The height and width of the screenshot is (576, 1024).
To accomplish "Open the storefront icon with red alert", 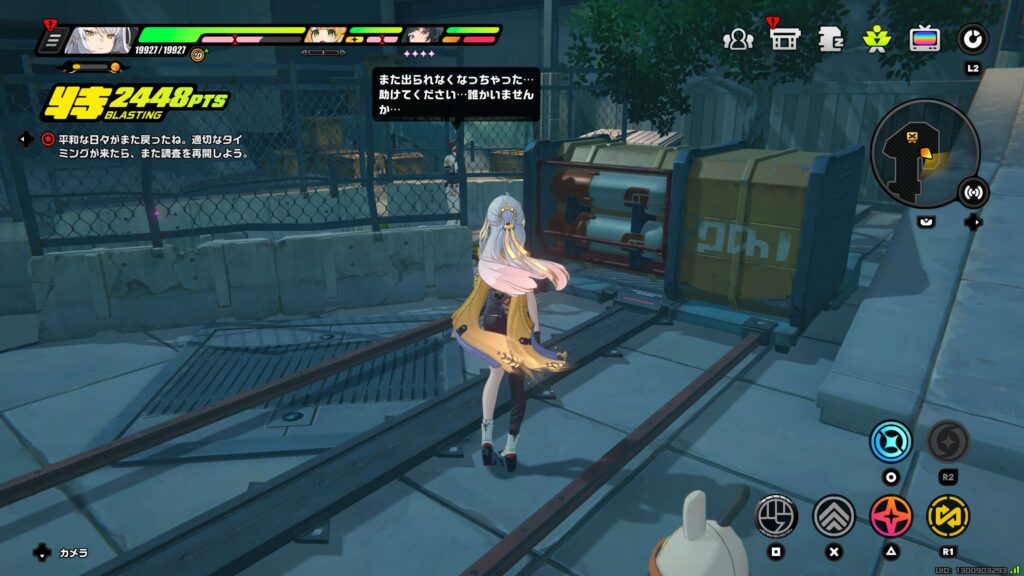I will point(784,39).
